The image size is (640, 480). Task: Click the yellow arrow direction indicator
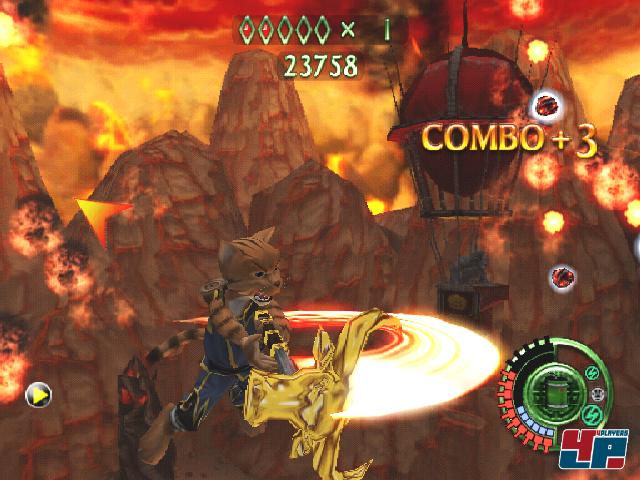click(38, 395)
